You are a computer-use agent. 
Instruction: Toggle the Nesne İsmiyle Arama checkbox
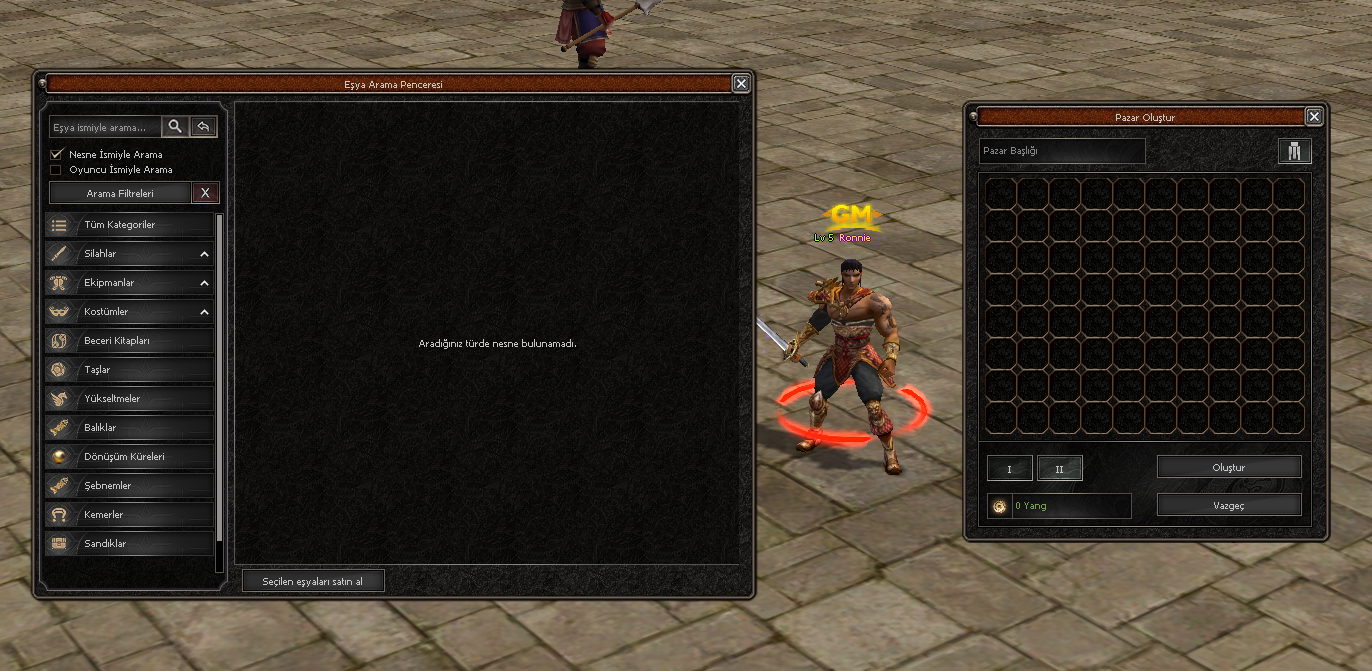(x=57, y=155)
